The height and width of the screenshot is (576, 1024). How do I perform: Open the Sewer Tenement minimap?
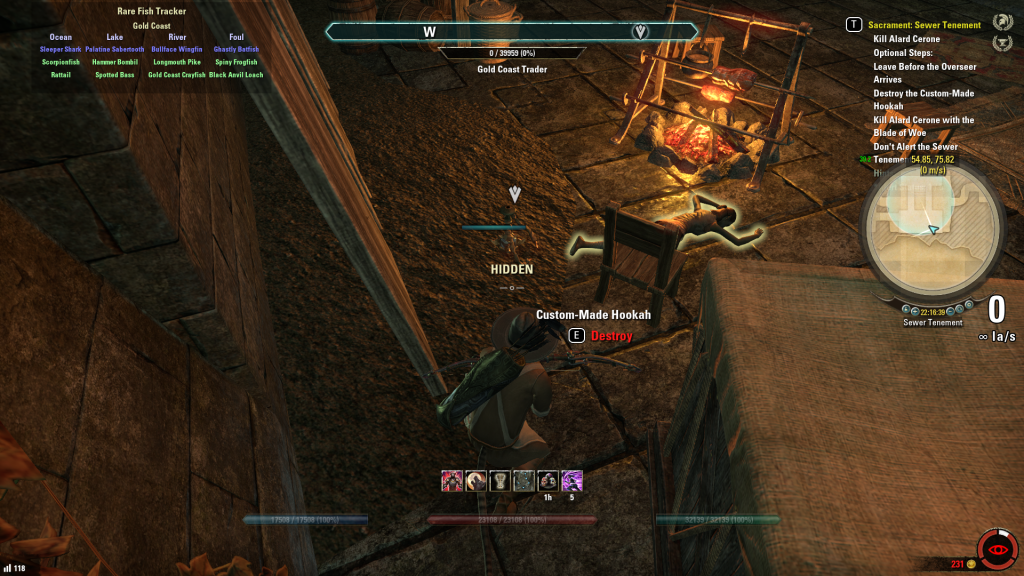click(x=932, y=231)
